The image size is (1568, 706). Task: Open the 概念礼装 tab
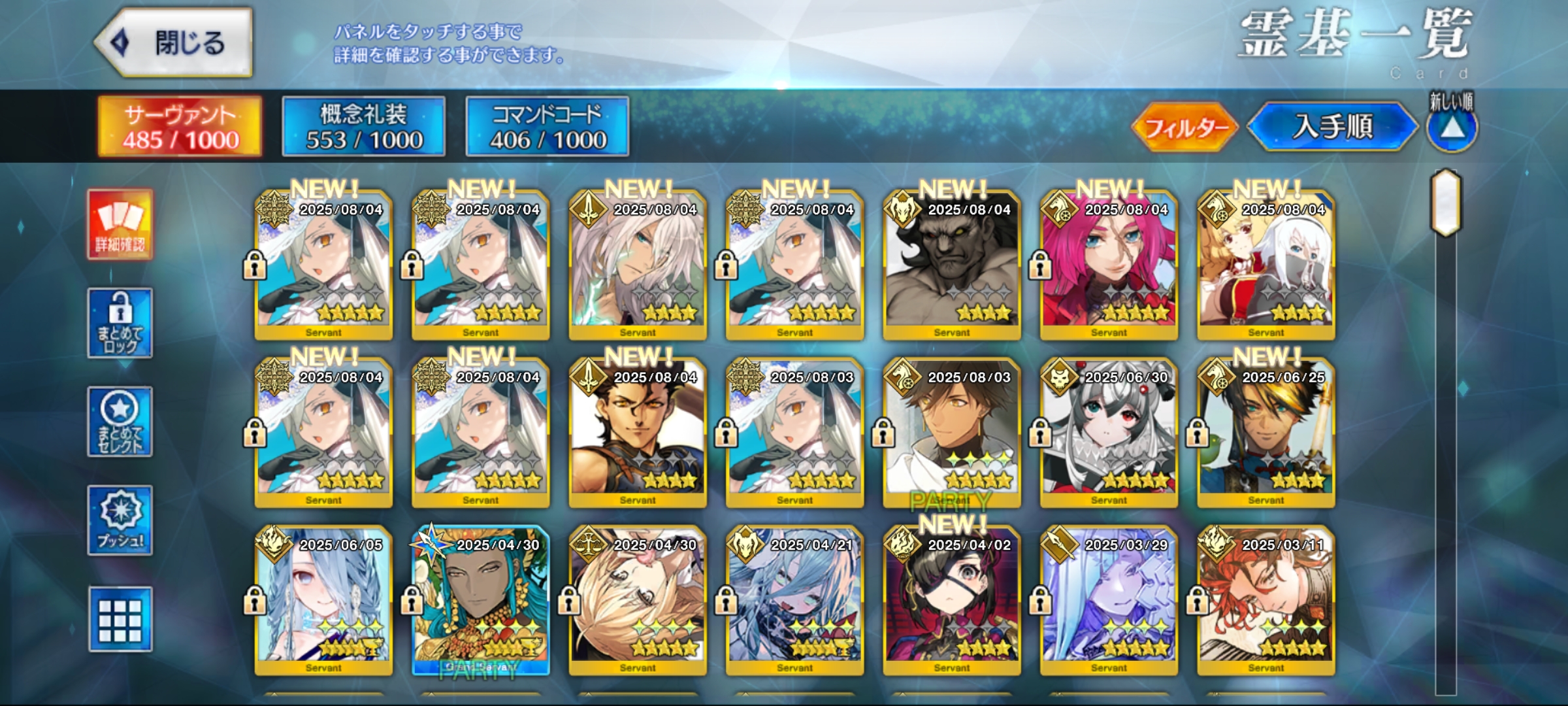(364, 127)
